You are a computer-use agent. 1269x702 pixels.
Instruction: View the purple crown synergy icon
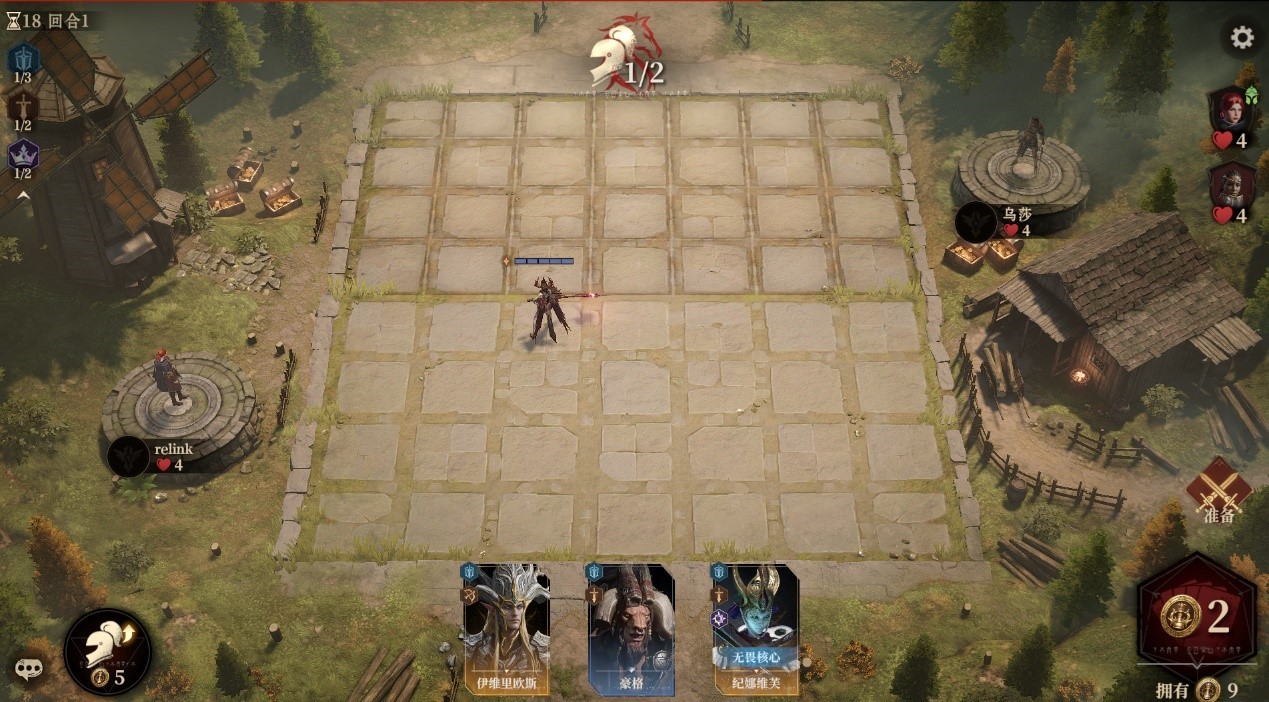pos(23,155)
